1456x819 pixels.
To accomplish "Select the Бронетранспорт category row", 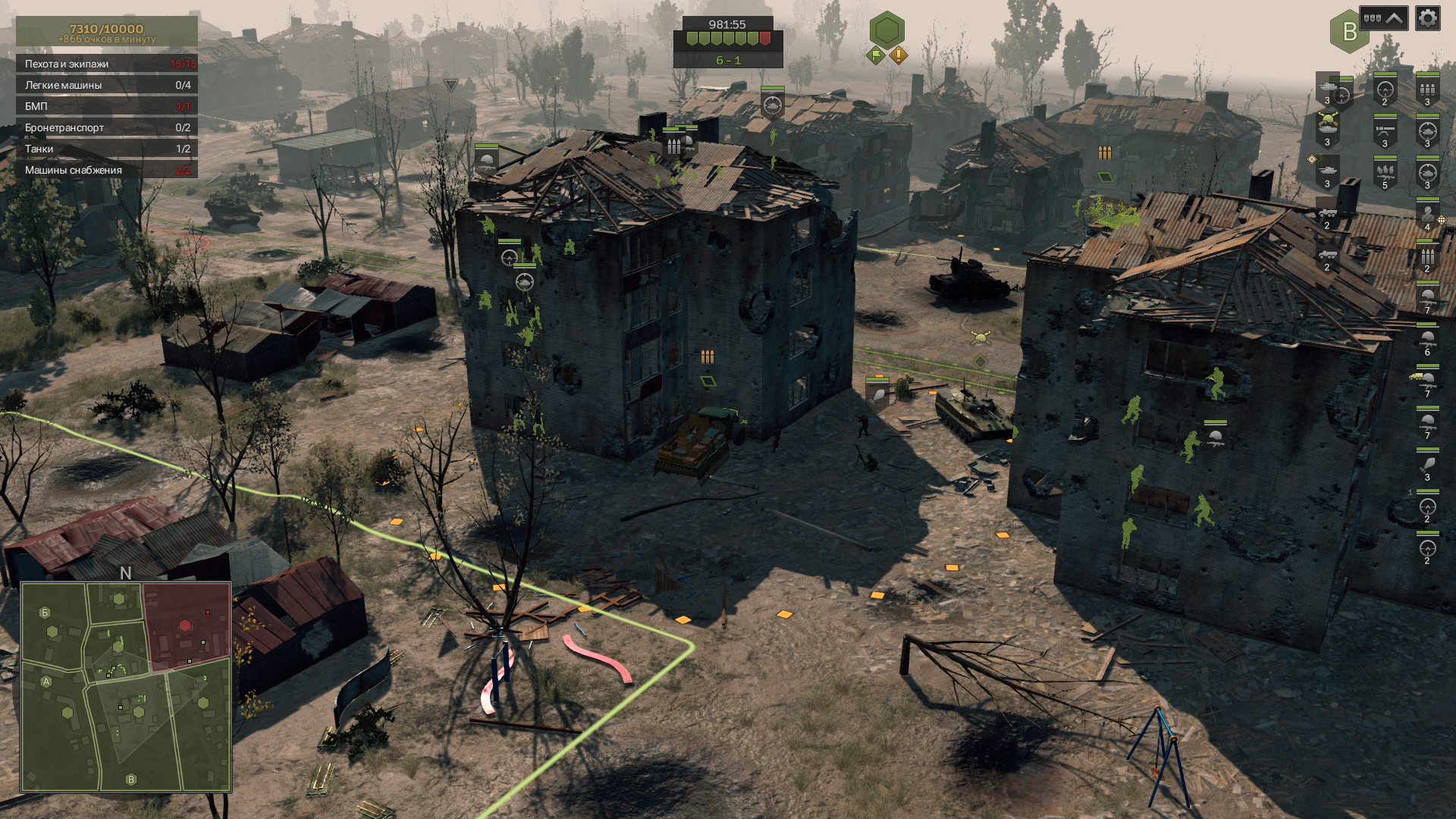I will (107, 127).
